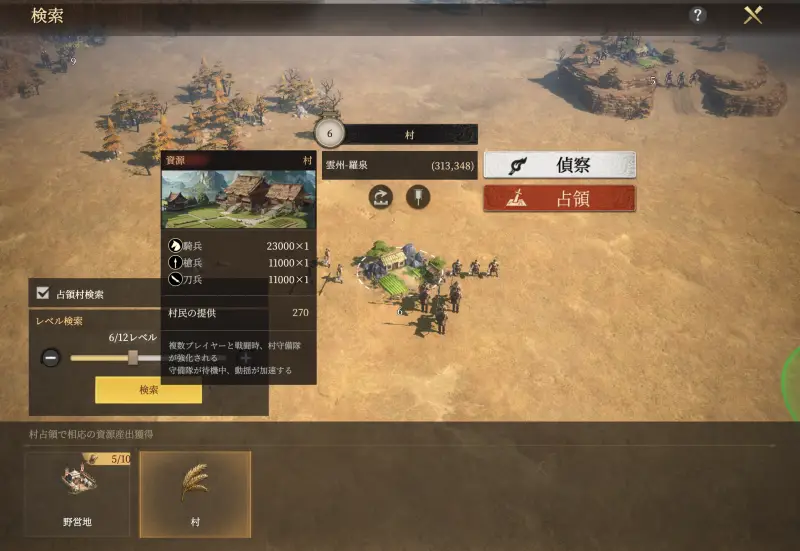Viewport: 800px width, 551px height.
Task: Select the 村 village wheat tile
Action: pos(195,494)
